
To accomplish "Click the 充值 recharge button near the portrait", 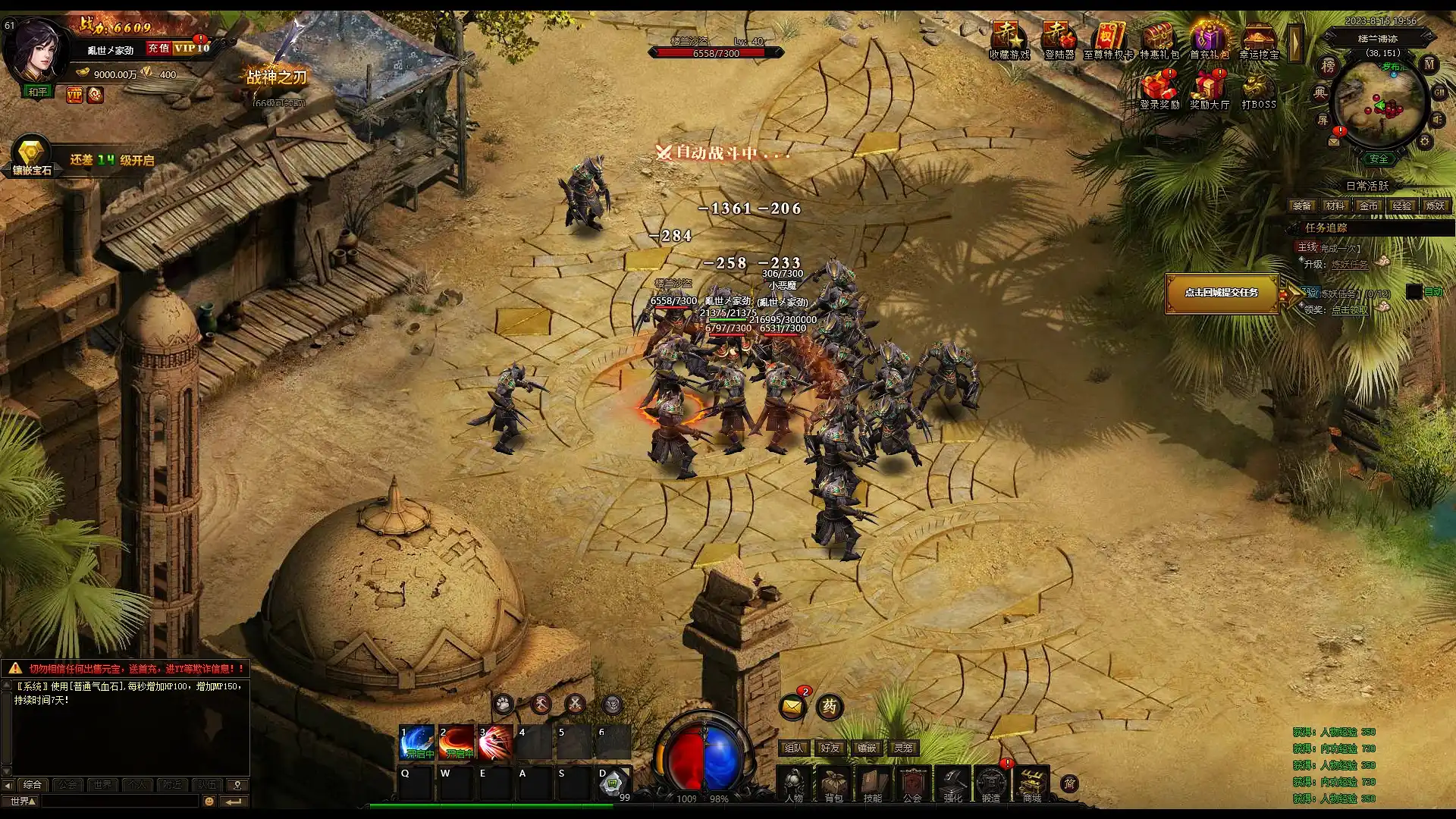I will (x=158, y=49).
